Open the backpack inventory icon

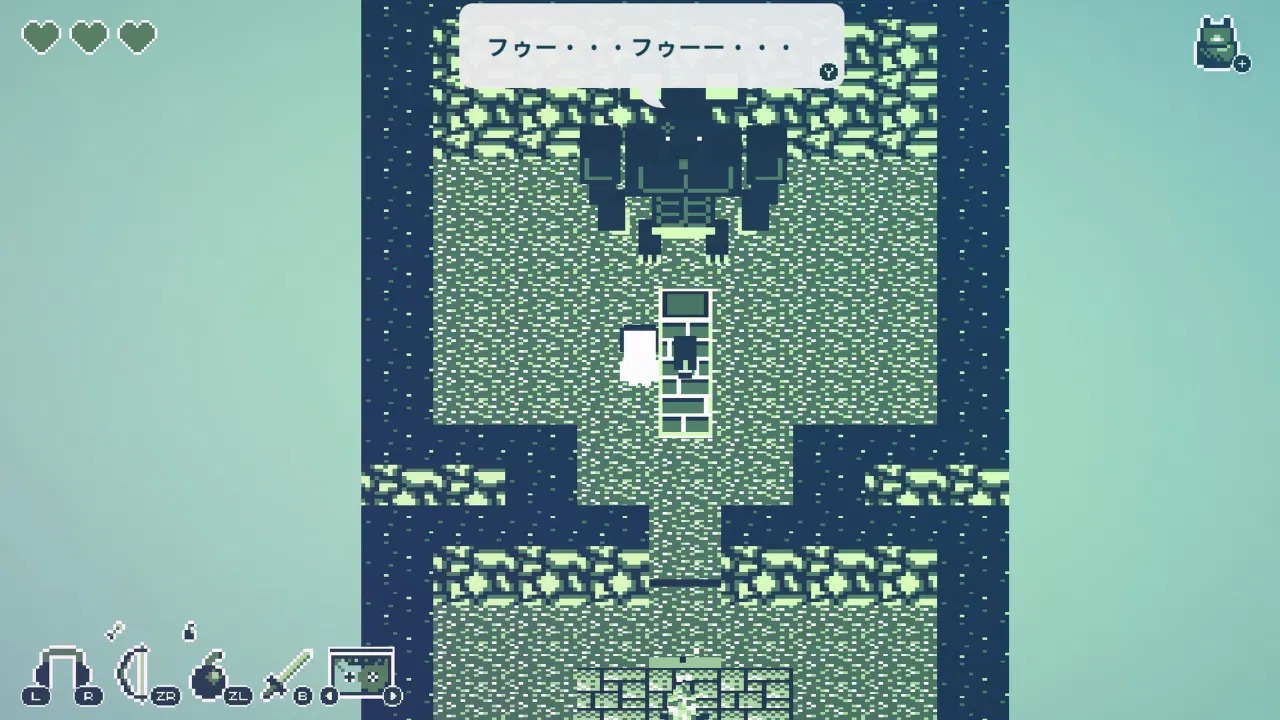(1218, 44)
